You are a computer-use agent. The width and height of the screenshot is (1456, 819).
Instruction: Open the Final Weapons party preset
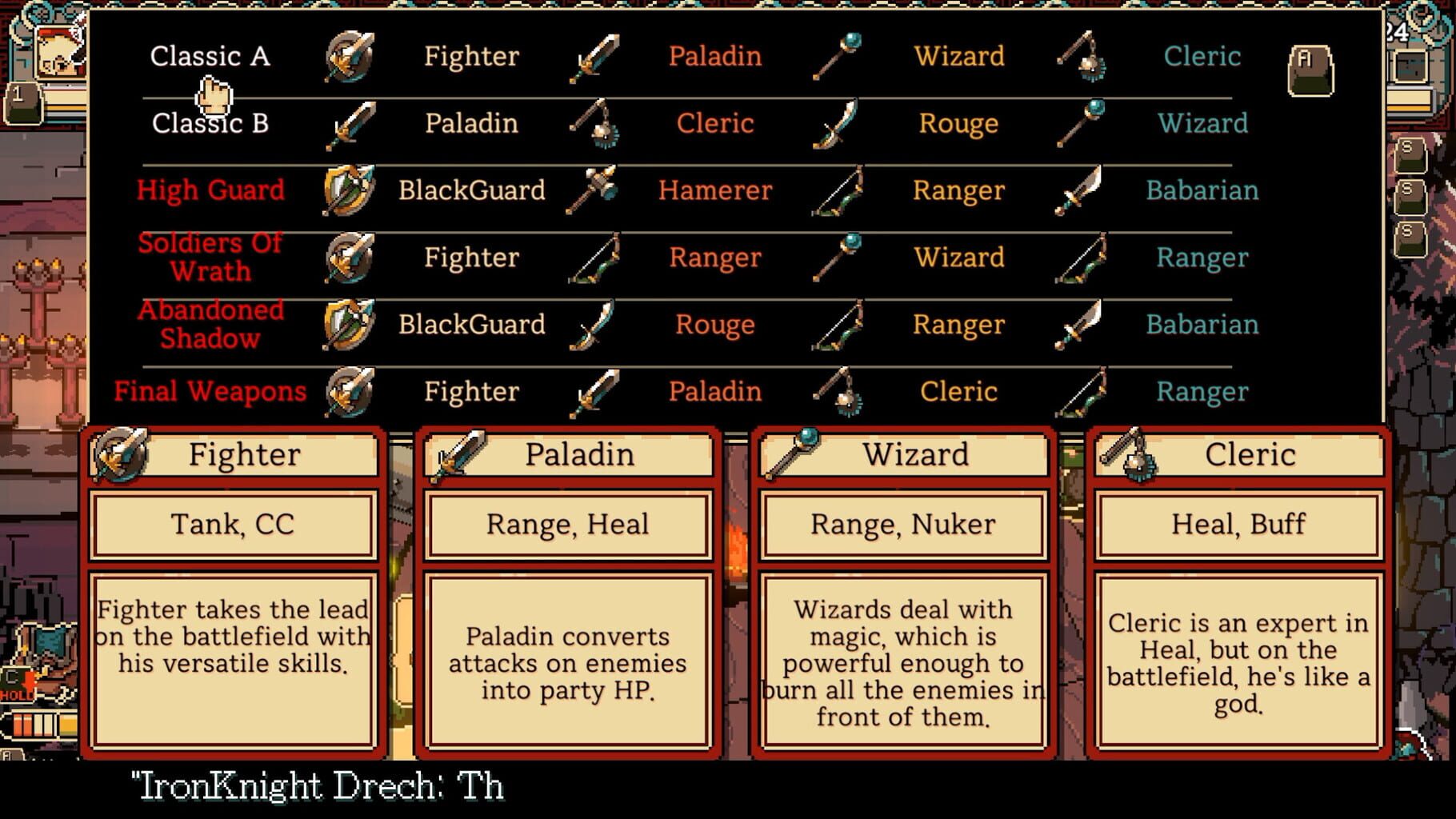[210, 391]
